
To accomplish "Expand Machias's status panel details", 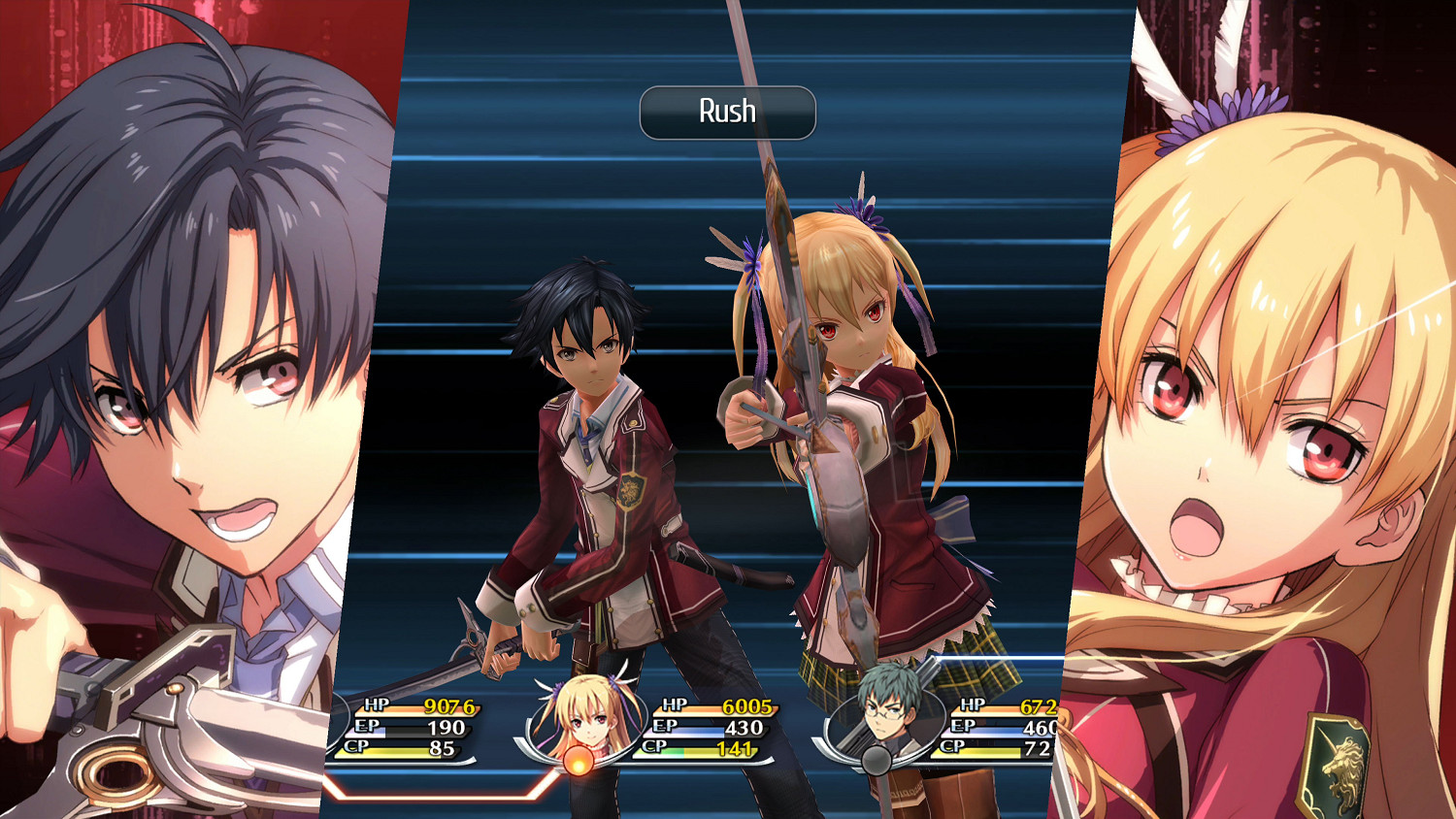I will [x=1000, y=728].
